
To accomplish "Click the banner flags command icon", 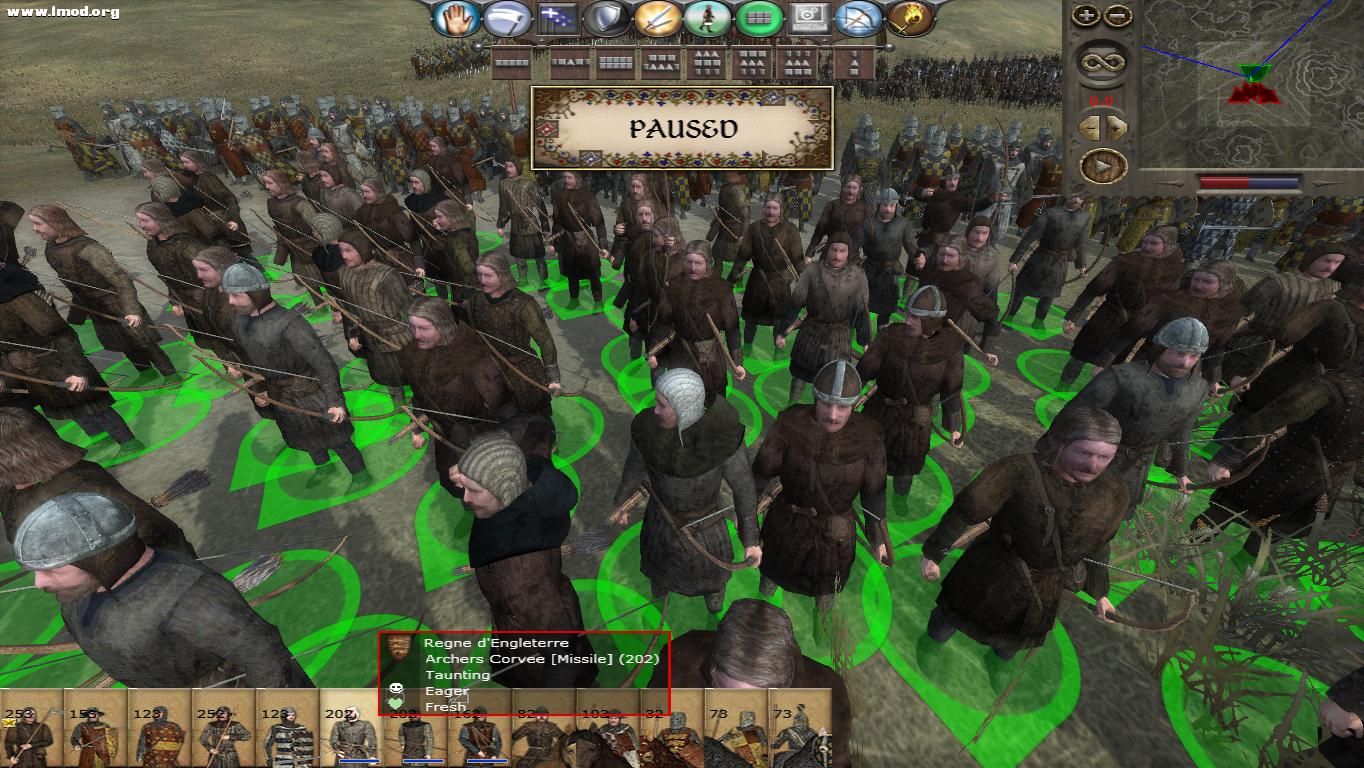I will click(x=555, y=20).
